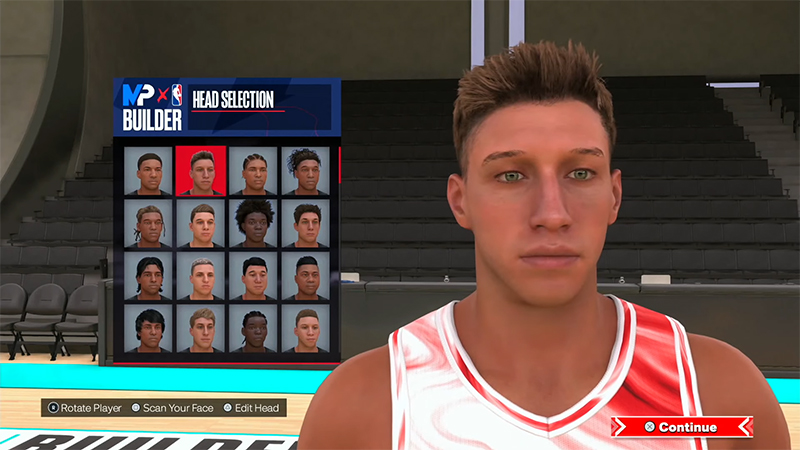Choose the head with the large afro
Screen dimensions: 800x450
pos(253,223)
